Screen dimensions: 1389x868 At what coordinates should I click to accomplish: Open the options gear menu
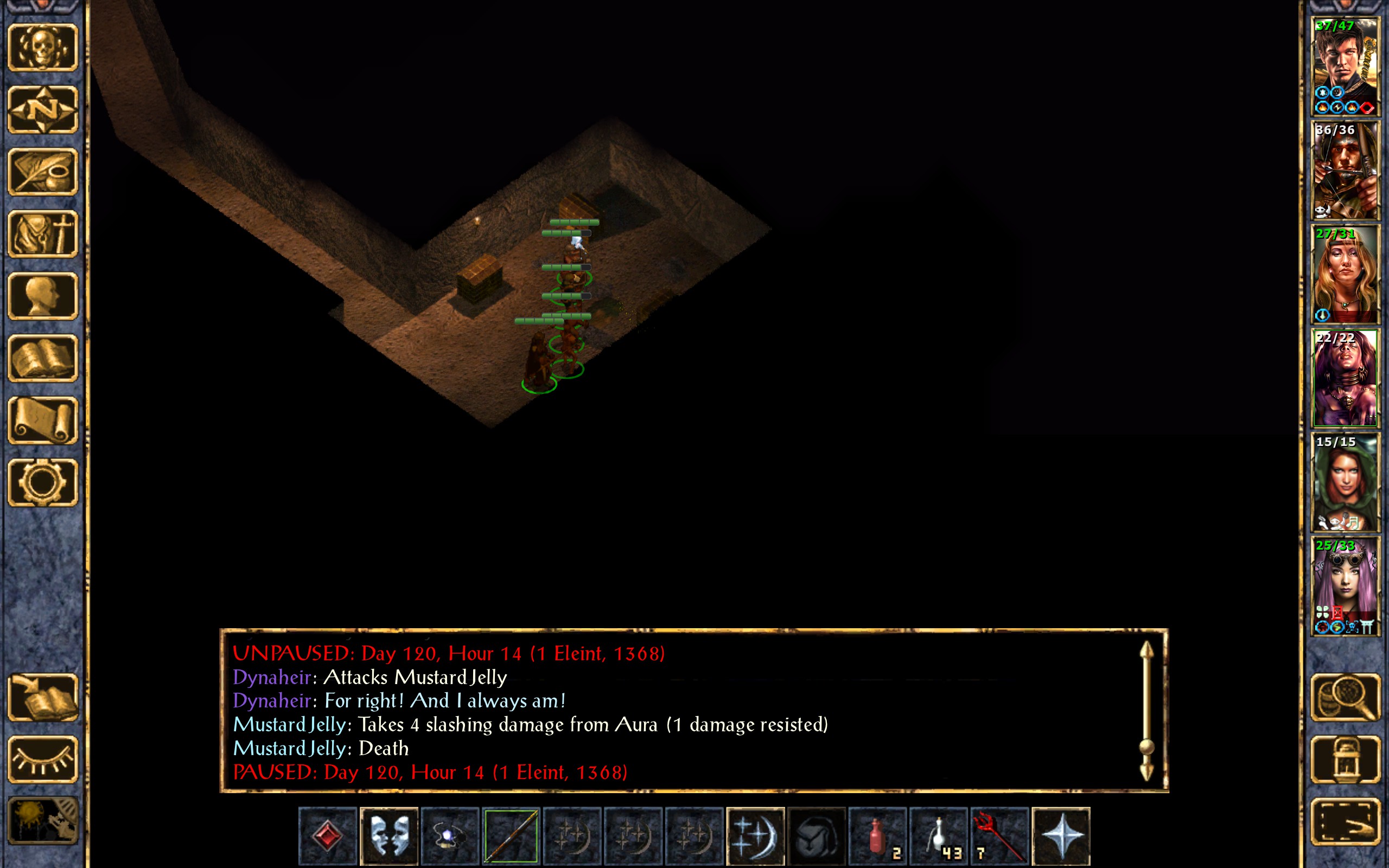[x=43, y=482]
